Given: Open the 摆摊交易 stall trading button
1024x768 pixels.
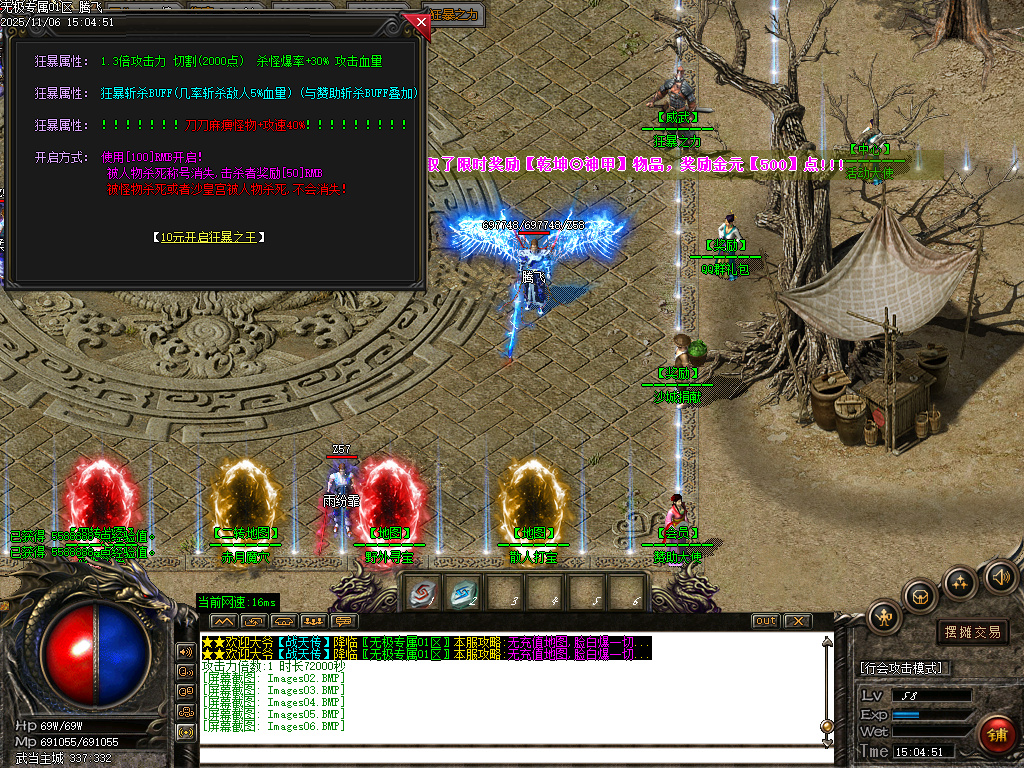Looking at the screenshot, I should [x=972, y=632].
